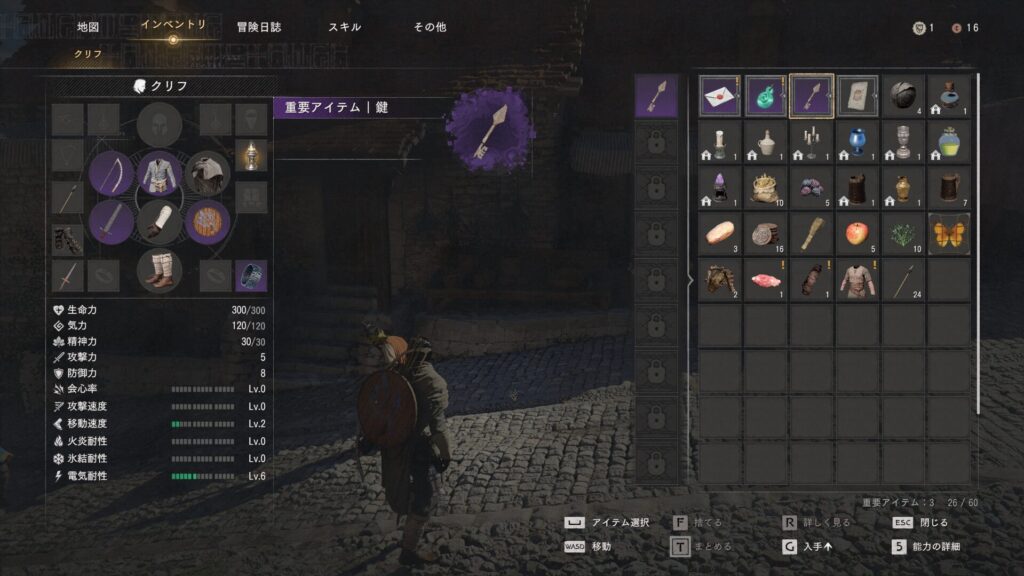Choose the equipped round shield slot
1024x576 pixels.
[208, 221]
